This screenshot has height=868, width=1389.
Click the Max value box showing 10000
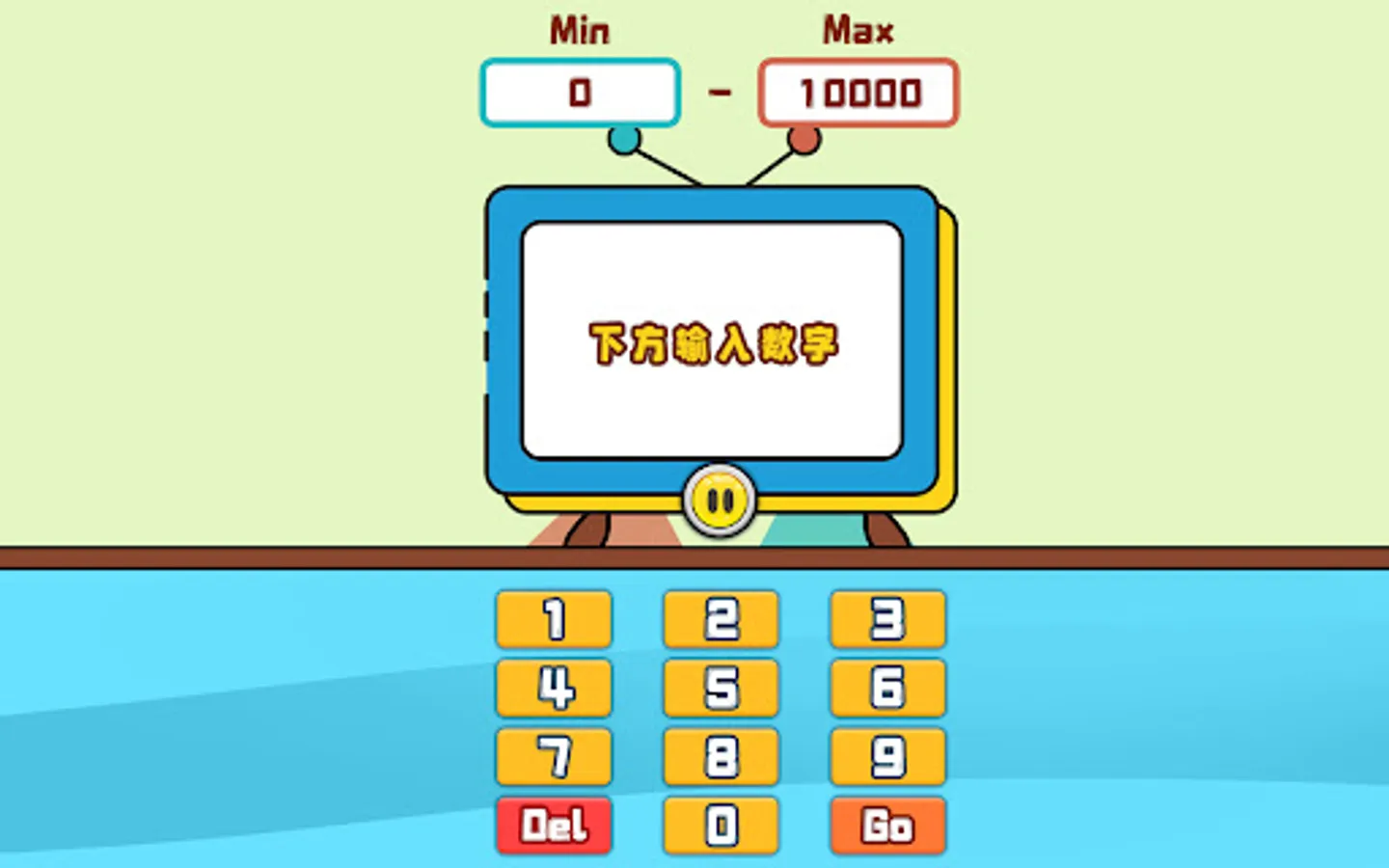click(858, 92)
